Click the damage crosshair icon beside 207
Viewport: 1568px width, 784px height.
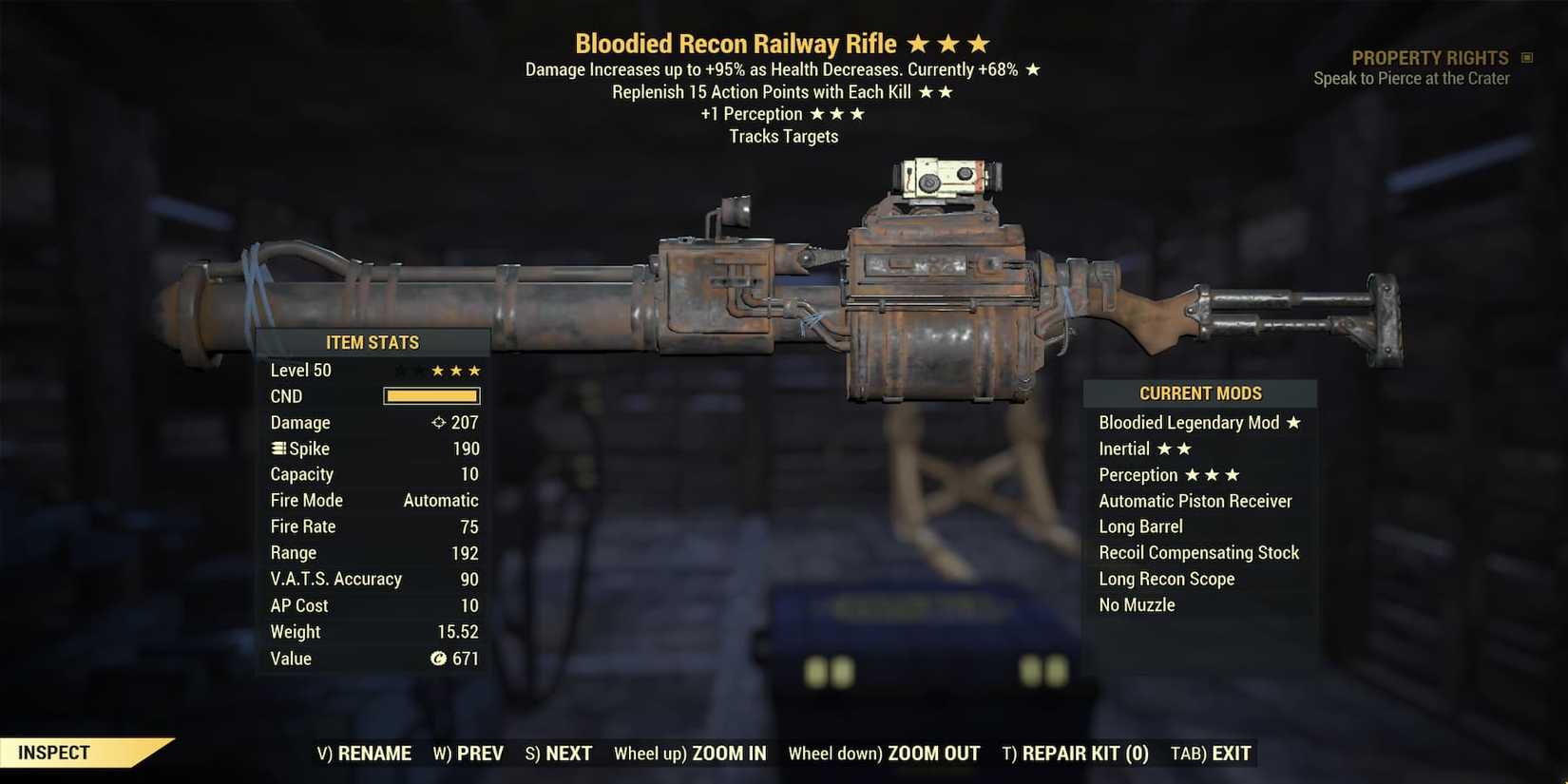tap(438, 422)
